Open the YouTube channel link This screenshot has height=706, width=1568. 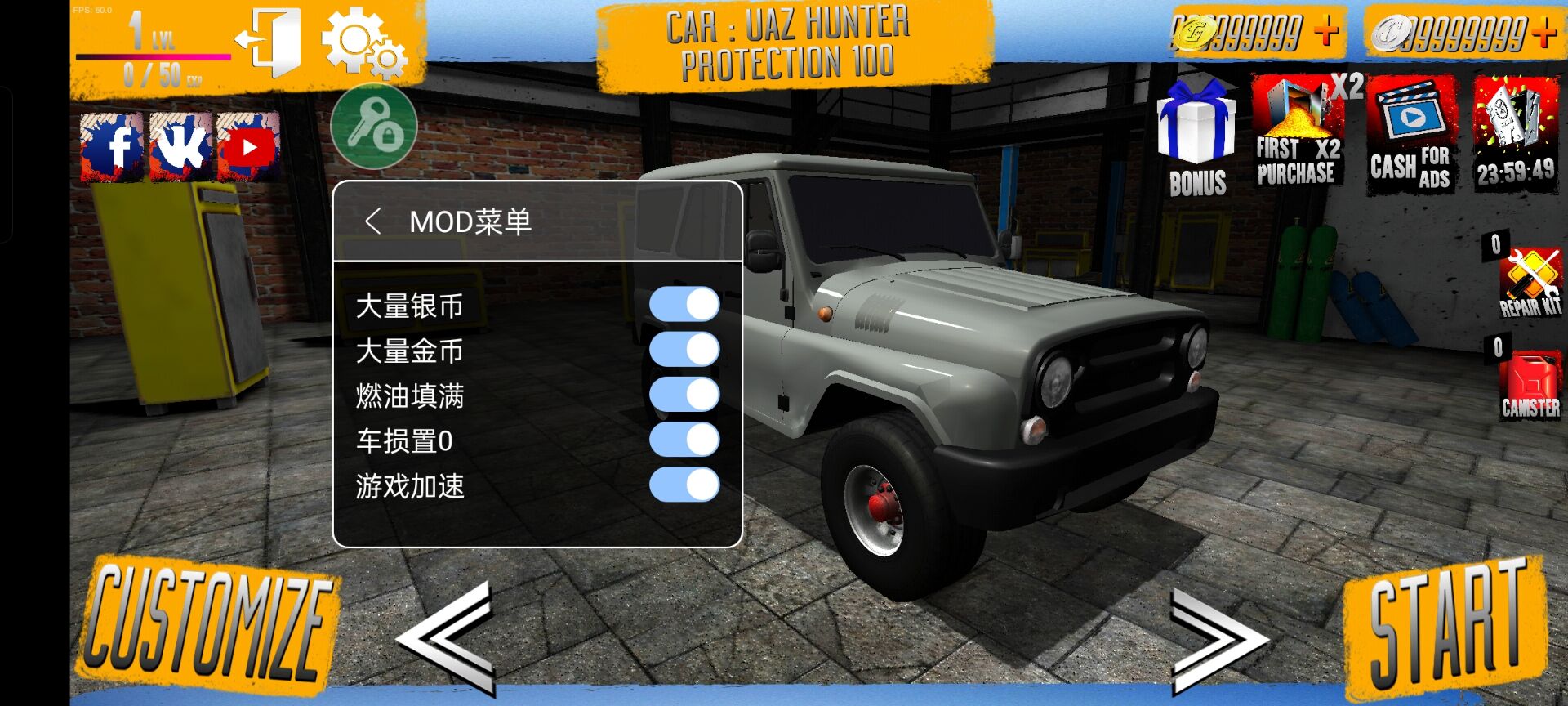pyautogui.click(x=249, y=148)
